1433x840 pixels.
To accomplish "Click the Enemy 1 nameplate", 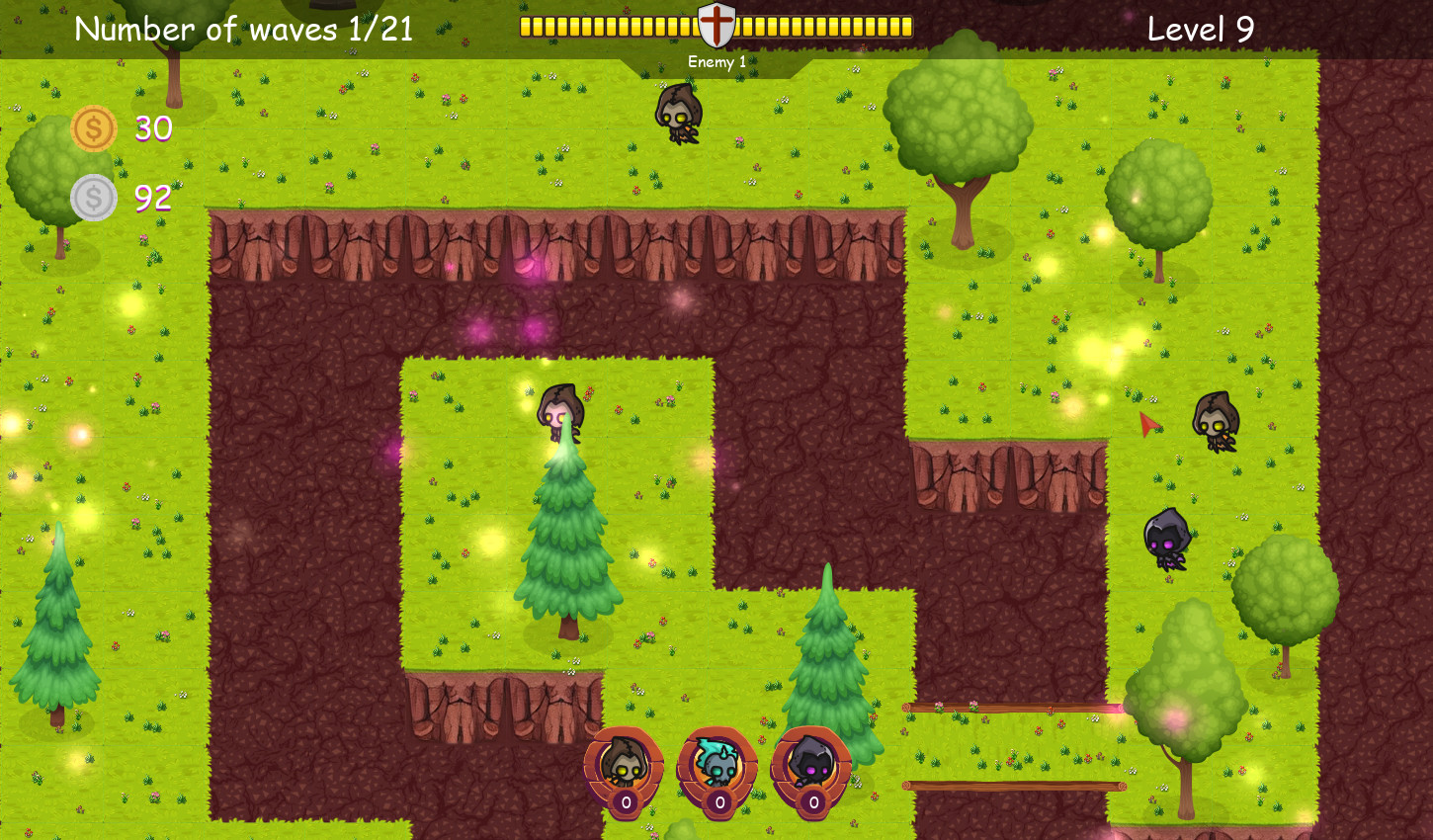I will [718, 60].
